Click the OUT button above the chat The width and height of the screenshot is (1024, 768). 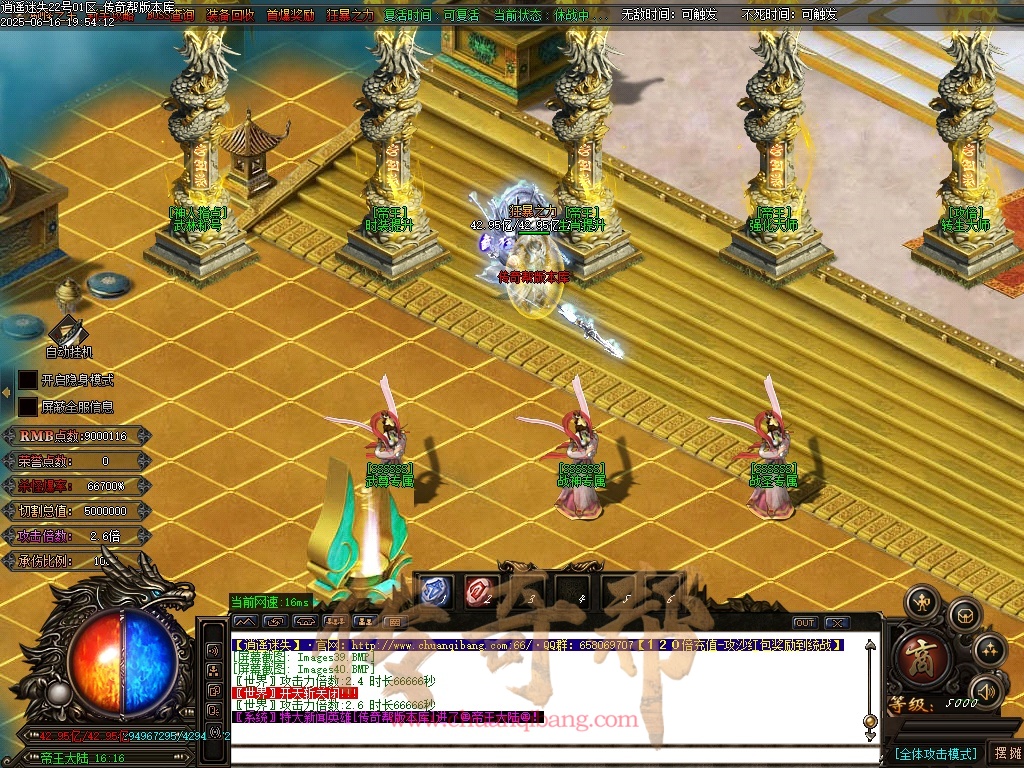coord(805,623)
